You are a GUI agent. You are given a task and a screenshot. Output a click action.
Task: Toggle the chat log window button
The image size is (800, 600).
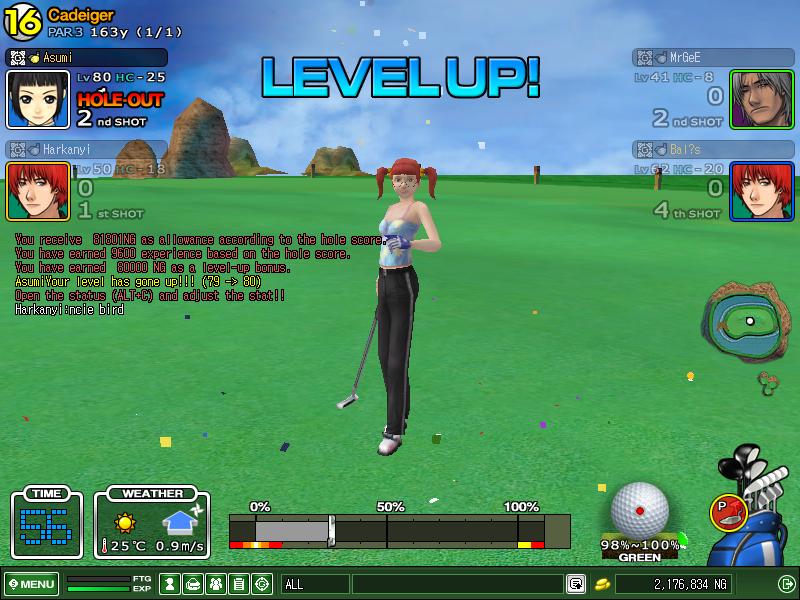576,584
